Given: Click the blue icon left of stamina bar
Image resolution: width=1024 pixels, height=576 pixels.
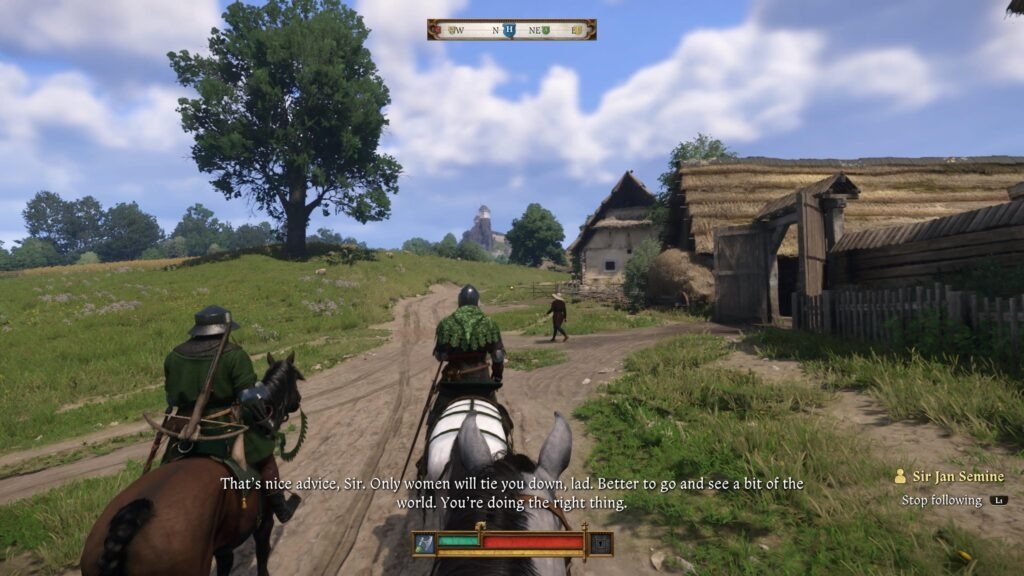Looking at the screenshot, I should [x=425, y=543].
